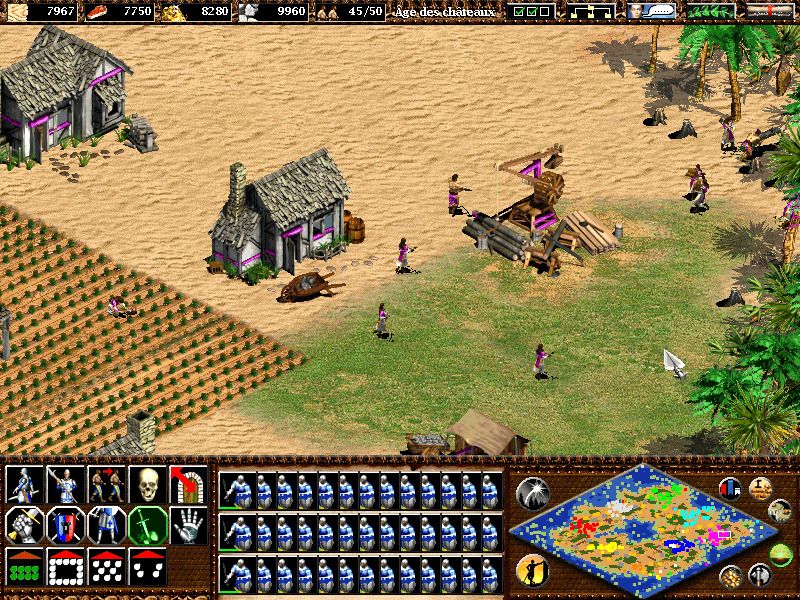
Task: Set defensive stance with shield icon
Action: [63, 524]
